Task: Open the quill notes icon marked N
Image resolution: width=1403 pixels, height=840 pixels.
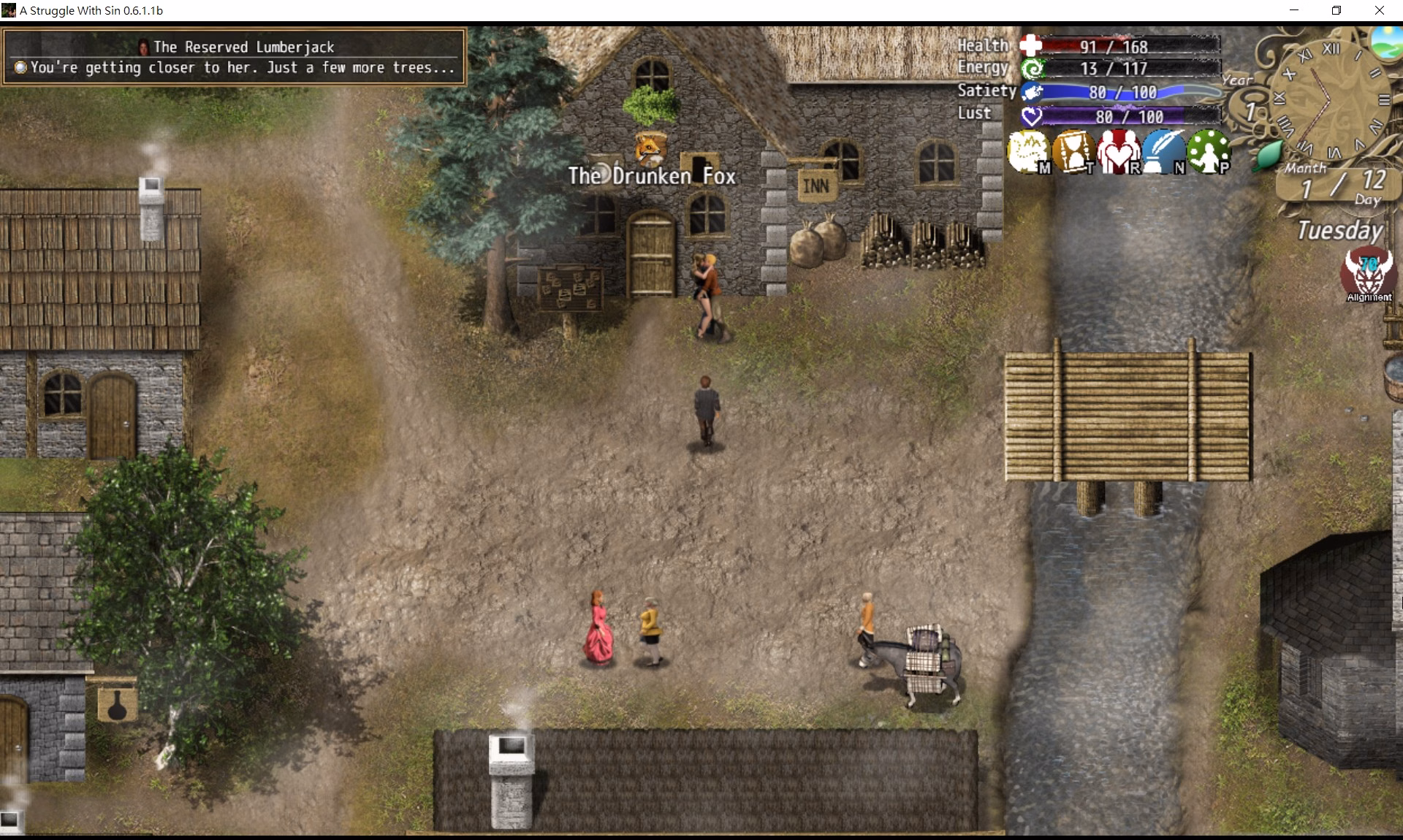Action: click(1163, 151)
